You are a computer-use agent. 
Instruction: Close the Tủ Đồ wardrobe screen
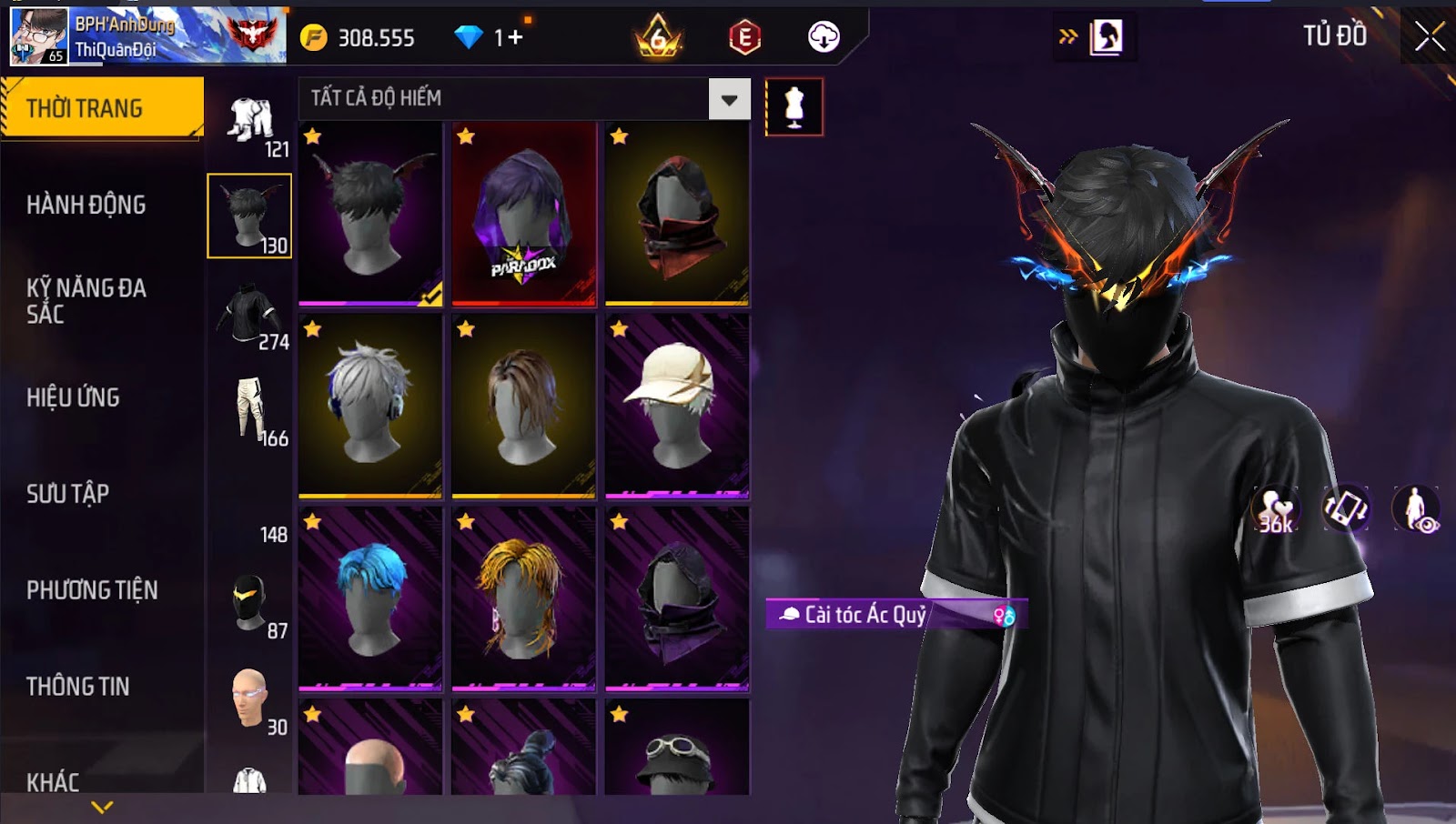pos(1430,37)
